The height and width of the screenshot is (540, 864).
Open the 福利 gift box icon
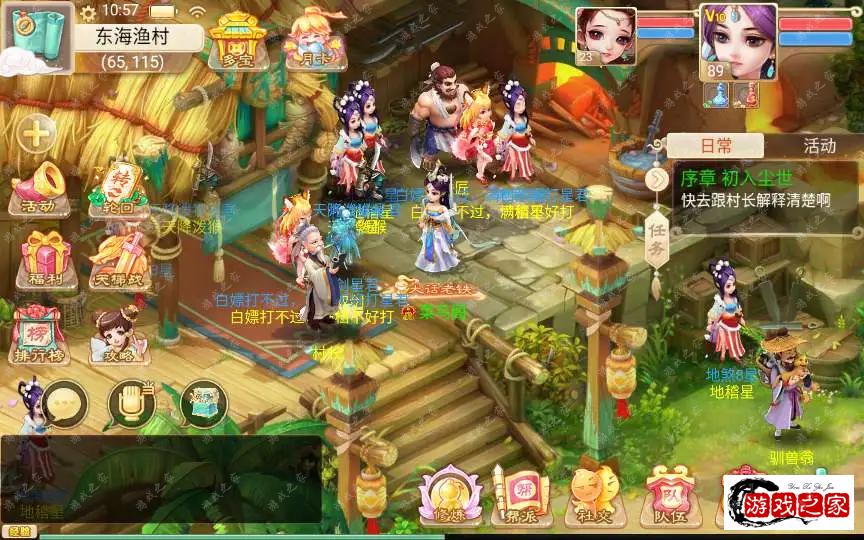point(42,255)
